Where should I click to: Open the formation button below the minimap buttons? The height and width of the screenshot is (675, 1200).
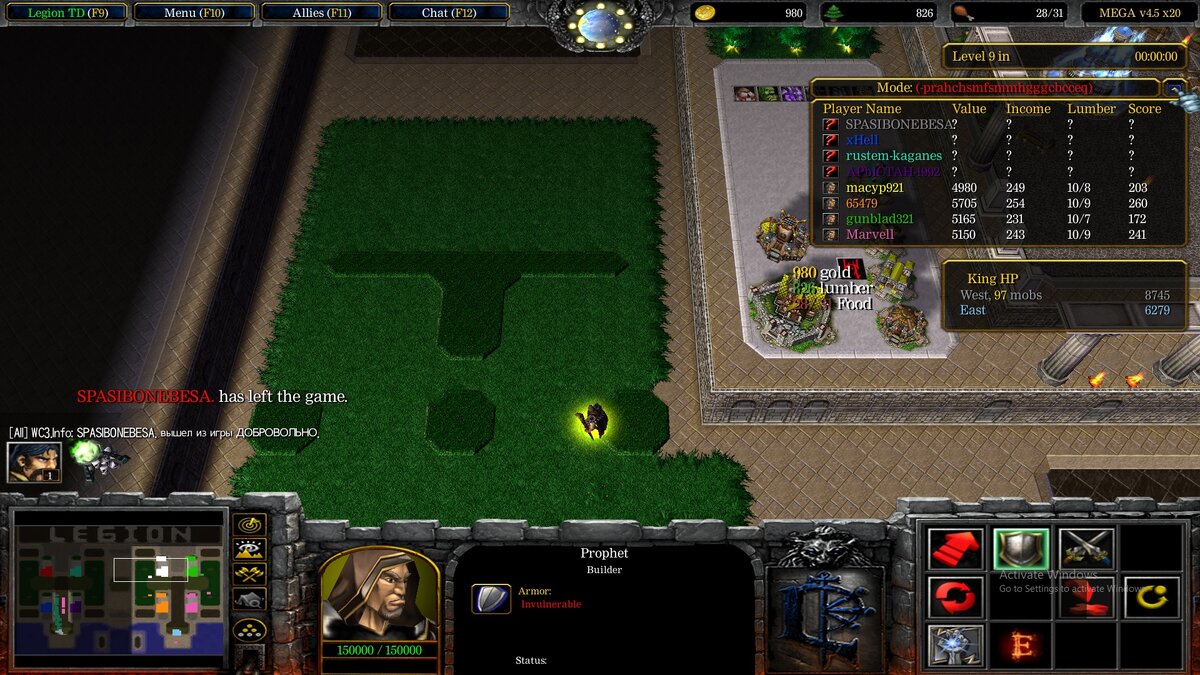pyautogui.click(x=249, y=630)
